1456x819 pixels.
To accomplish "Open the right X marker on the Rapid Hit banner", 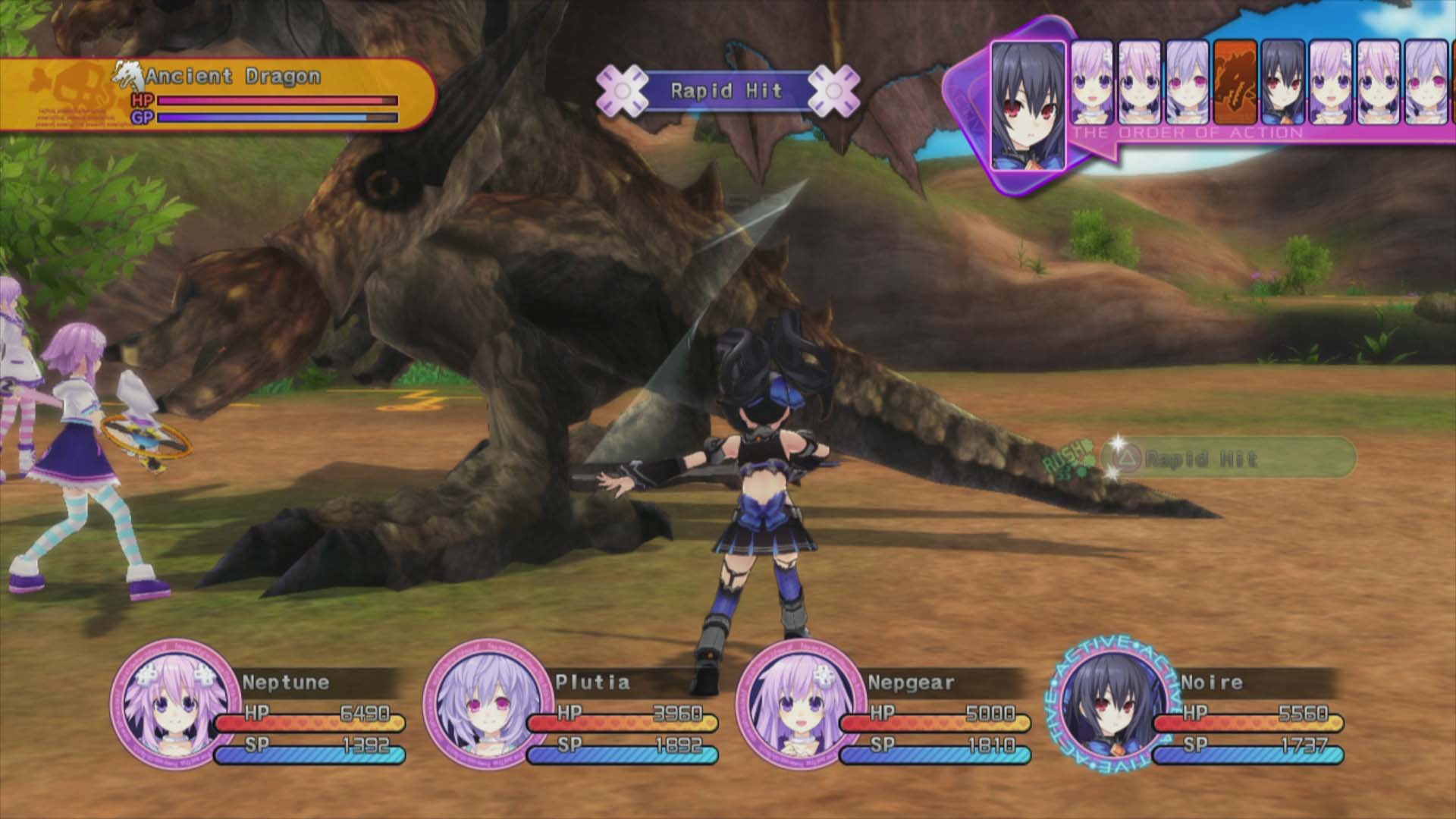I will (x=836, y=91).
